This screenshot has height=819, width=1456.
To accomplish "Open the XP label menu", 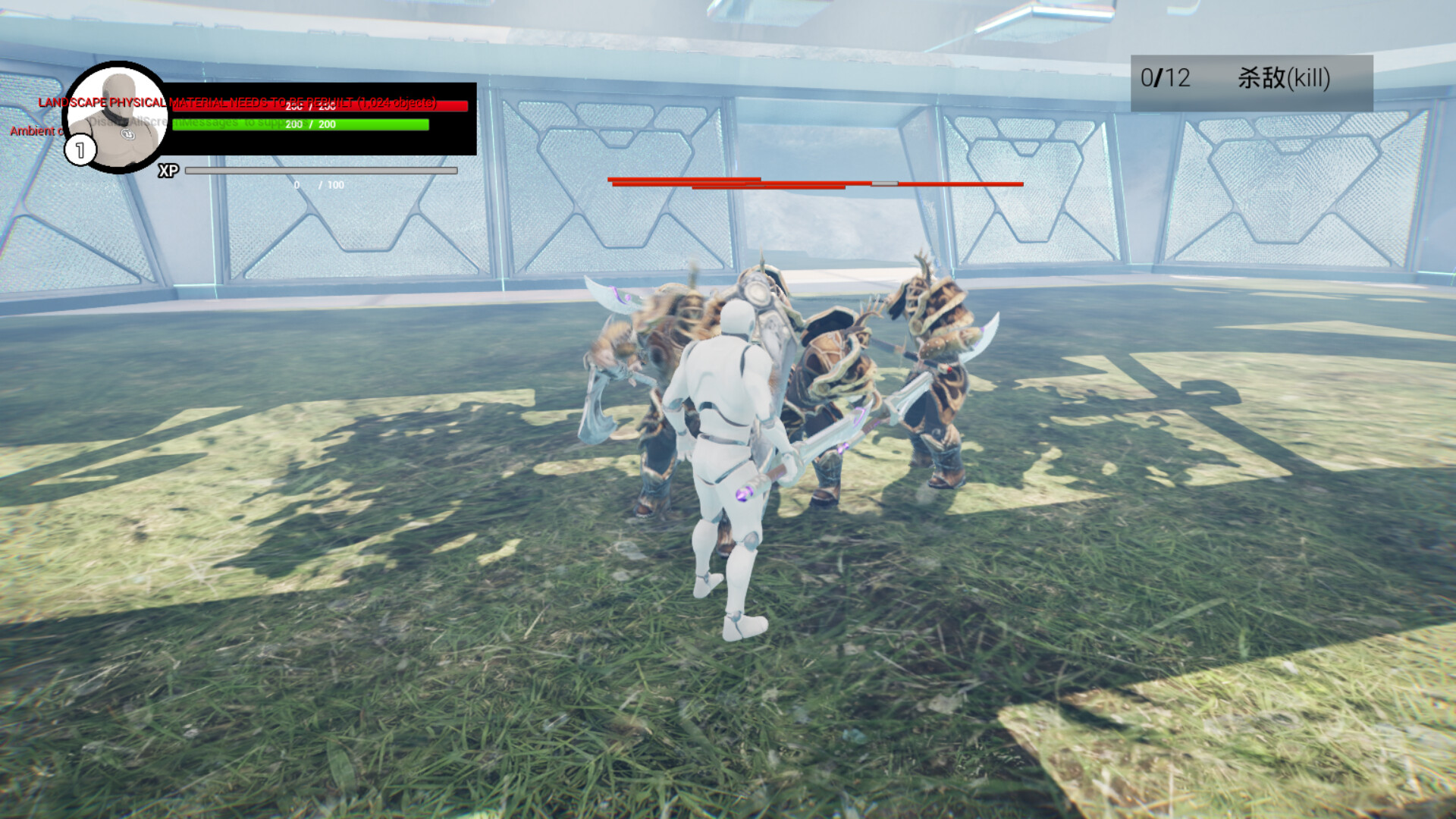I will [x=168, y=171].
